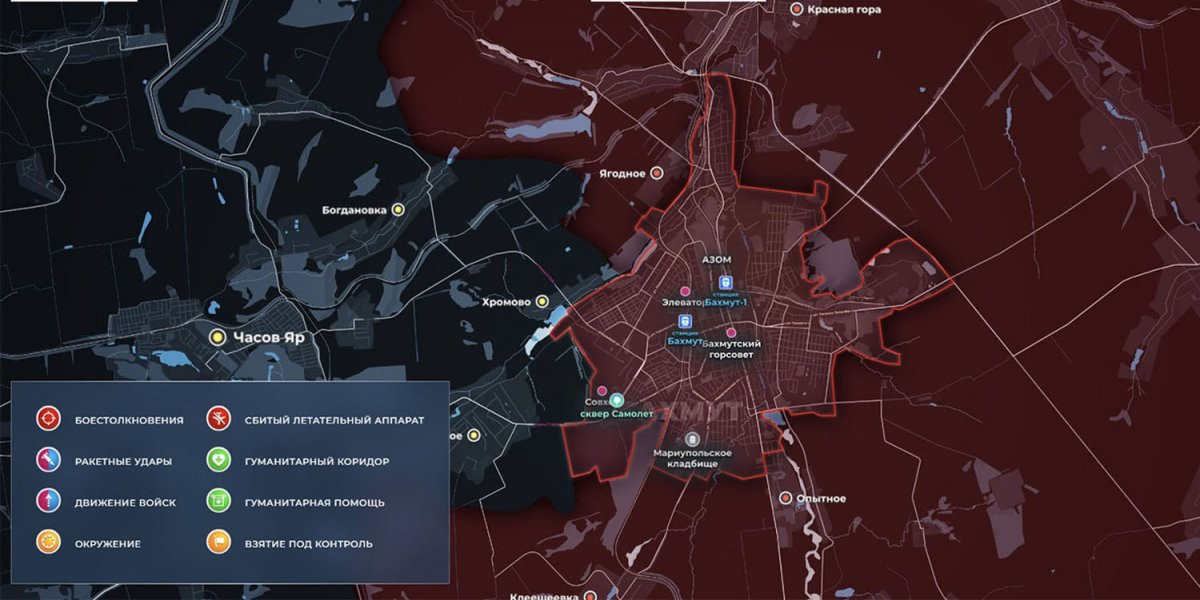Select the Красная гора marker

click(797, 9)
